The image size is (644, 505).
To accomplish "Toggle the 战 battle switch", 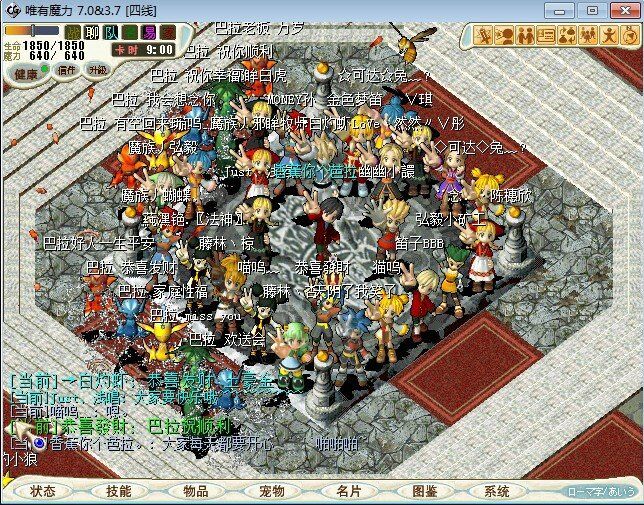I will [70, 33].
